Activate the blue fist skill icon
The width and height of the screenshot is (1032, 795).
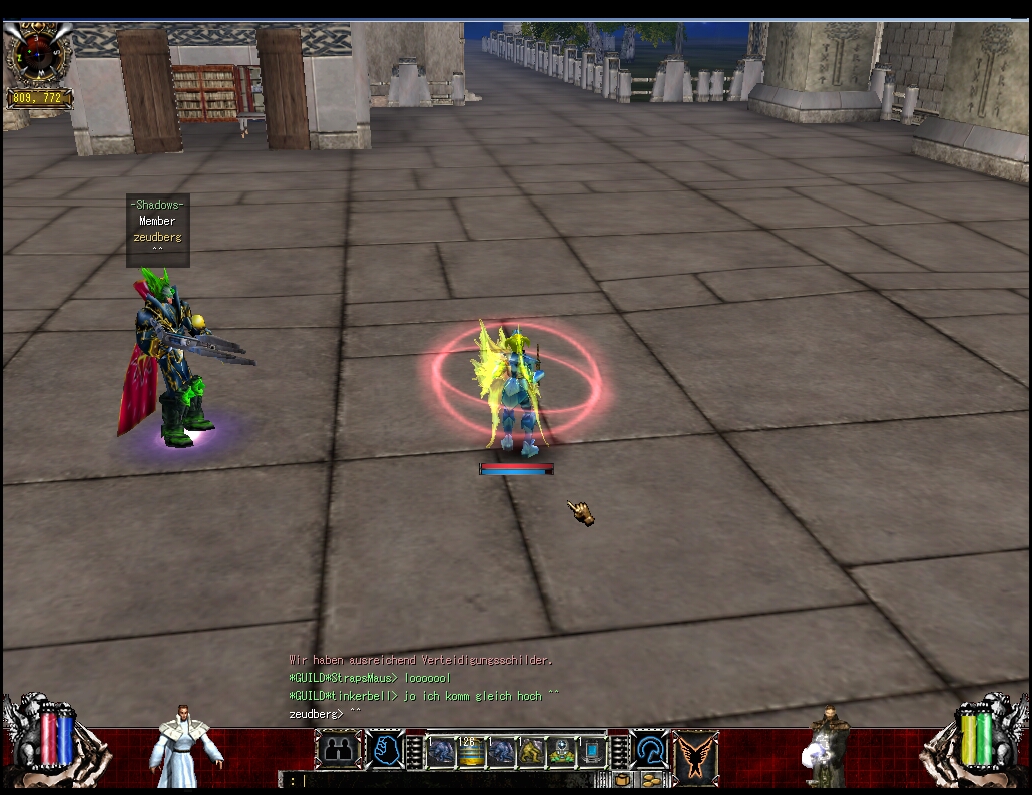tap(385, 748)
